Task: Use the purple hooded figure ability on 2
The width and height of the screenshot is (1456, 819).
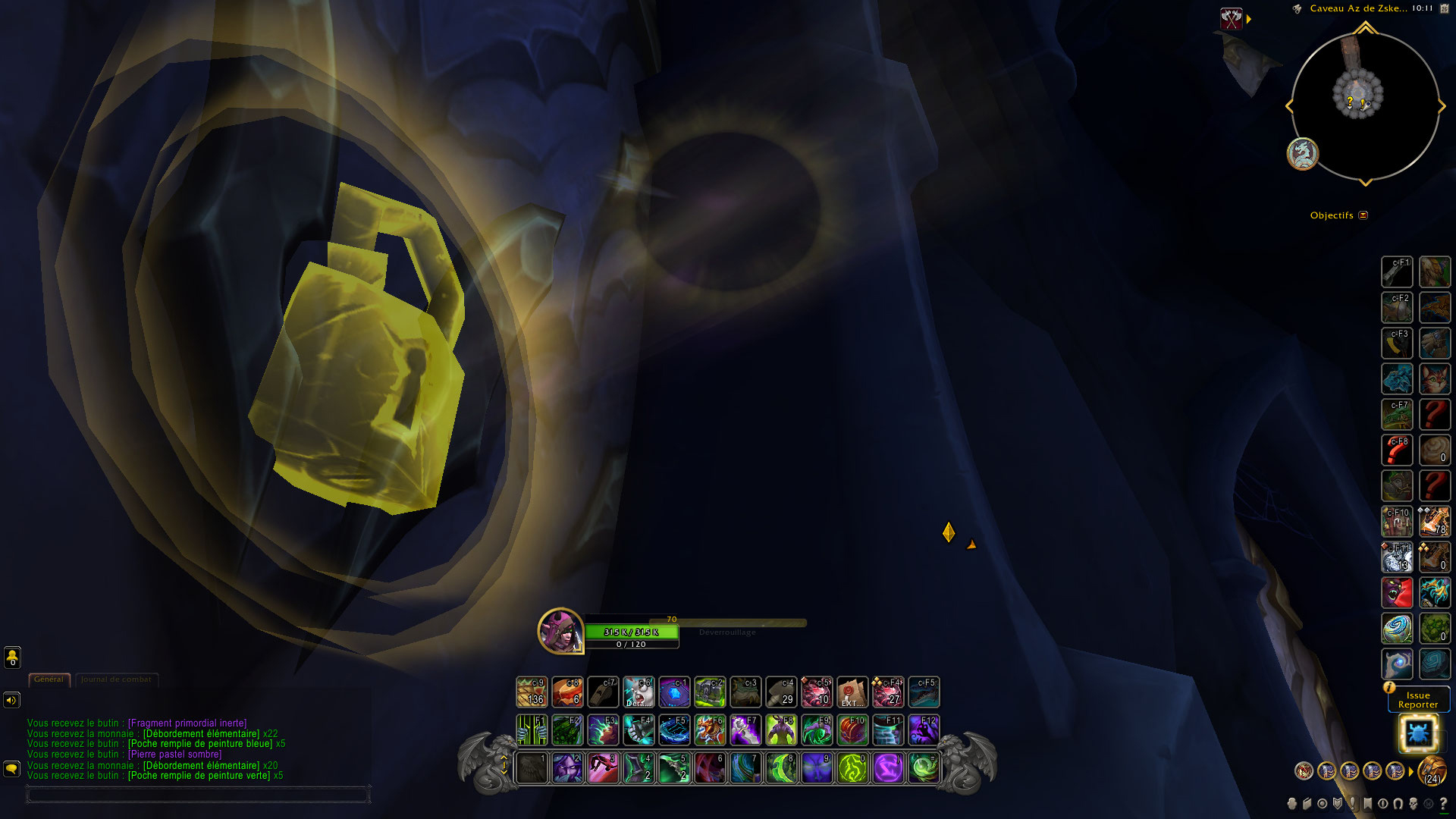Action: coord(567,767)
